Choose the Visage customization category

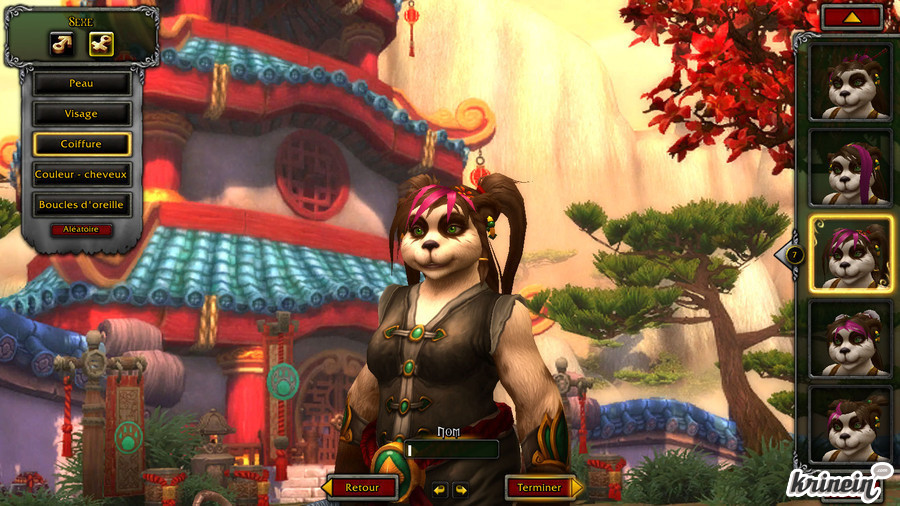coord(81,114)
